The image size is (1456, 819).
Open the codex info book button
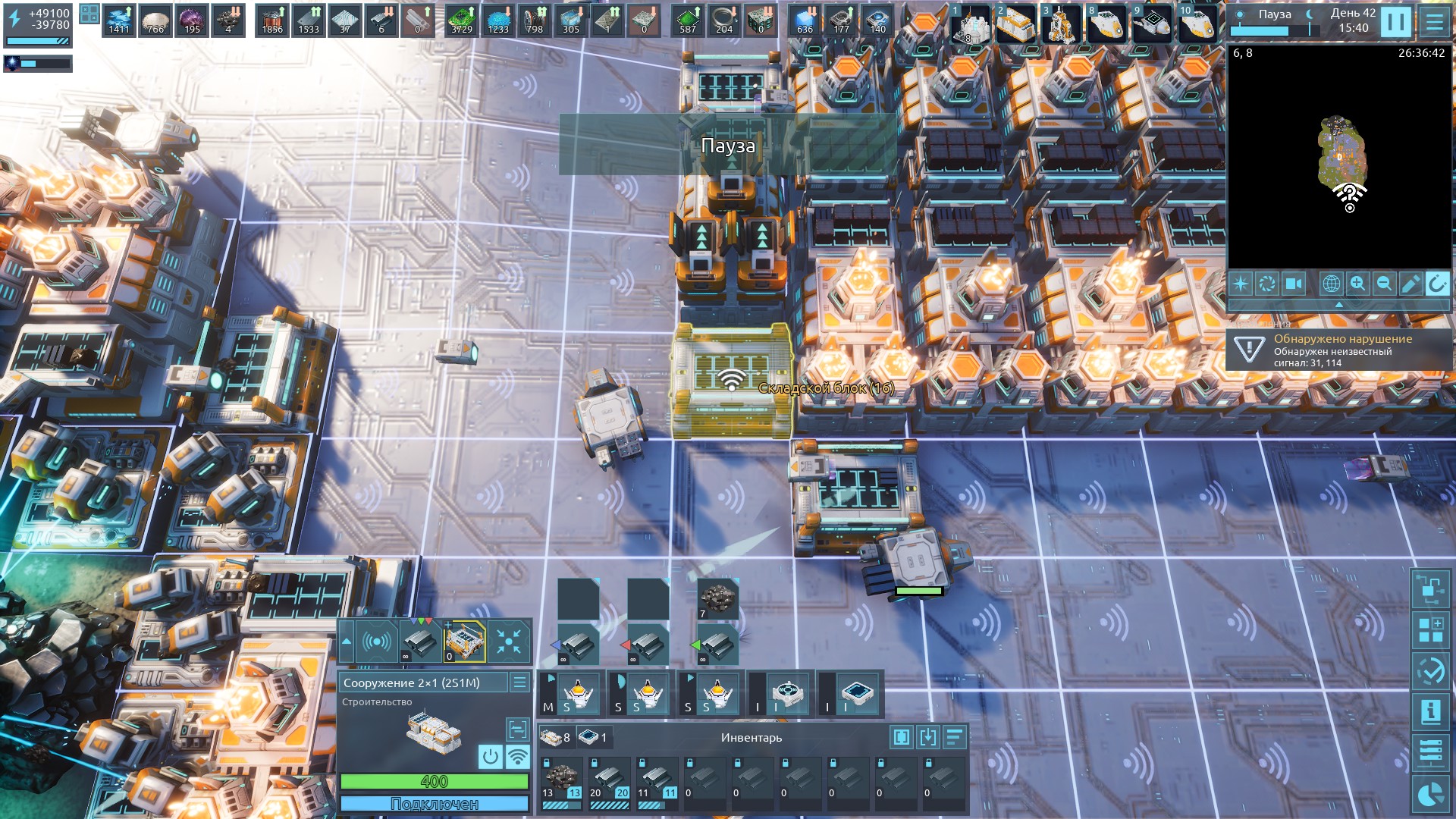tap(1430, 711)
